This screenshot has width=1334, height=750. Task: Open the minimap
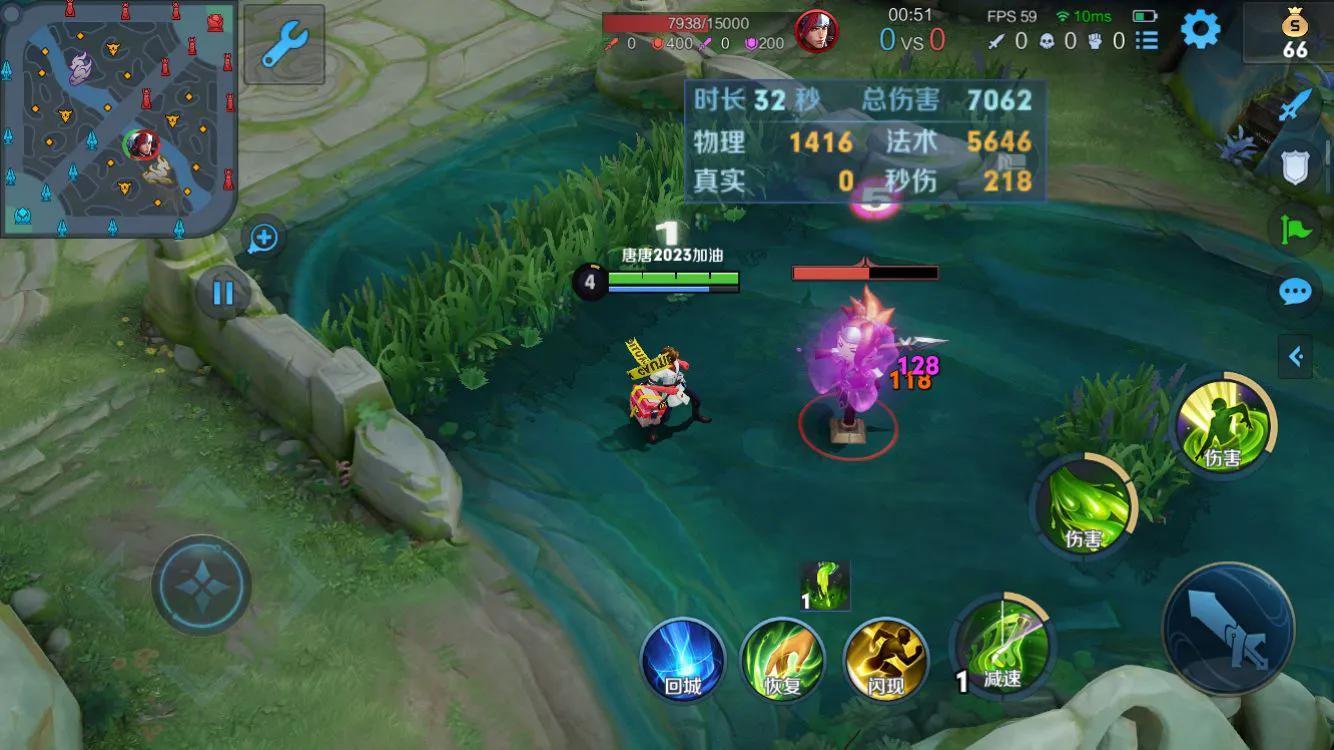[x=118, y=118]
